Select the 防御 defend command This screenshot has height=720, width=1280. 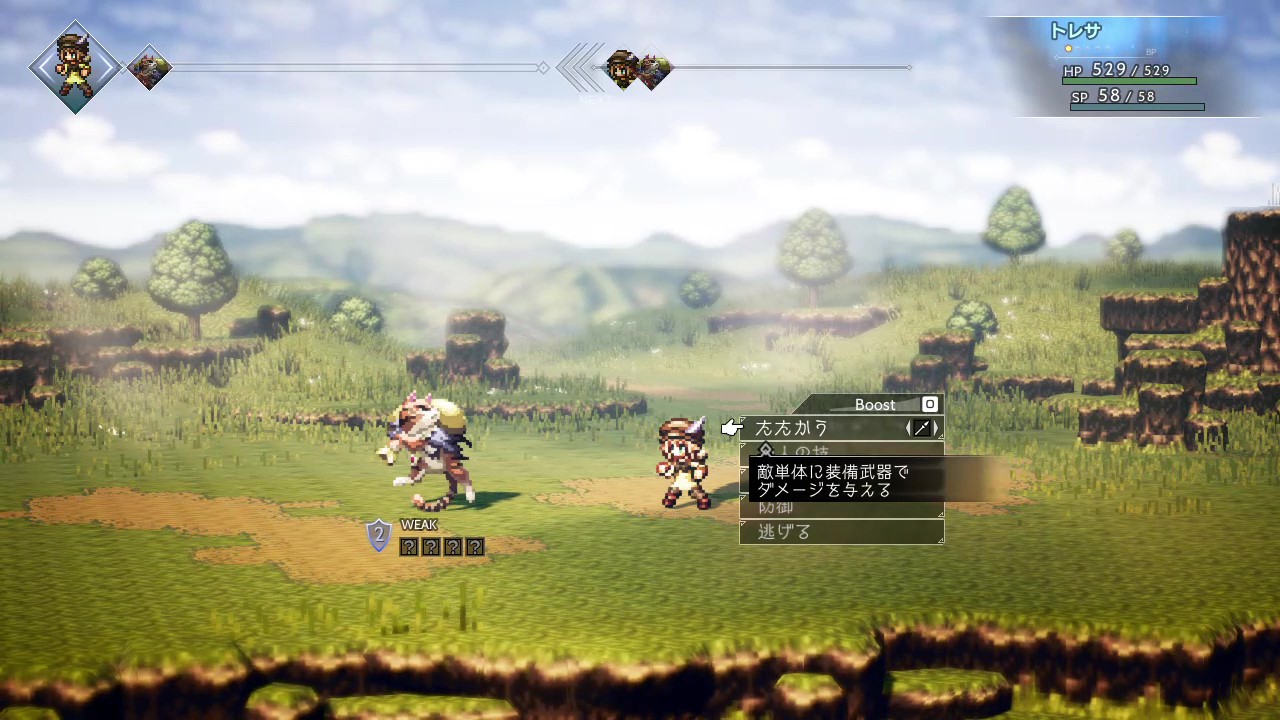[x=776, y=508]
